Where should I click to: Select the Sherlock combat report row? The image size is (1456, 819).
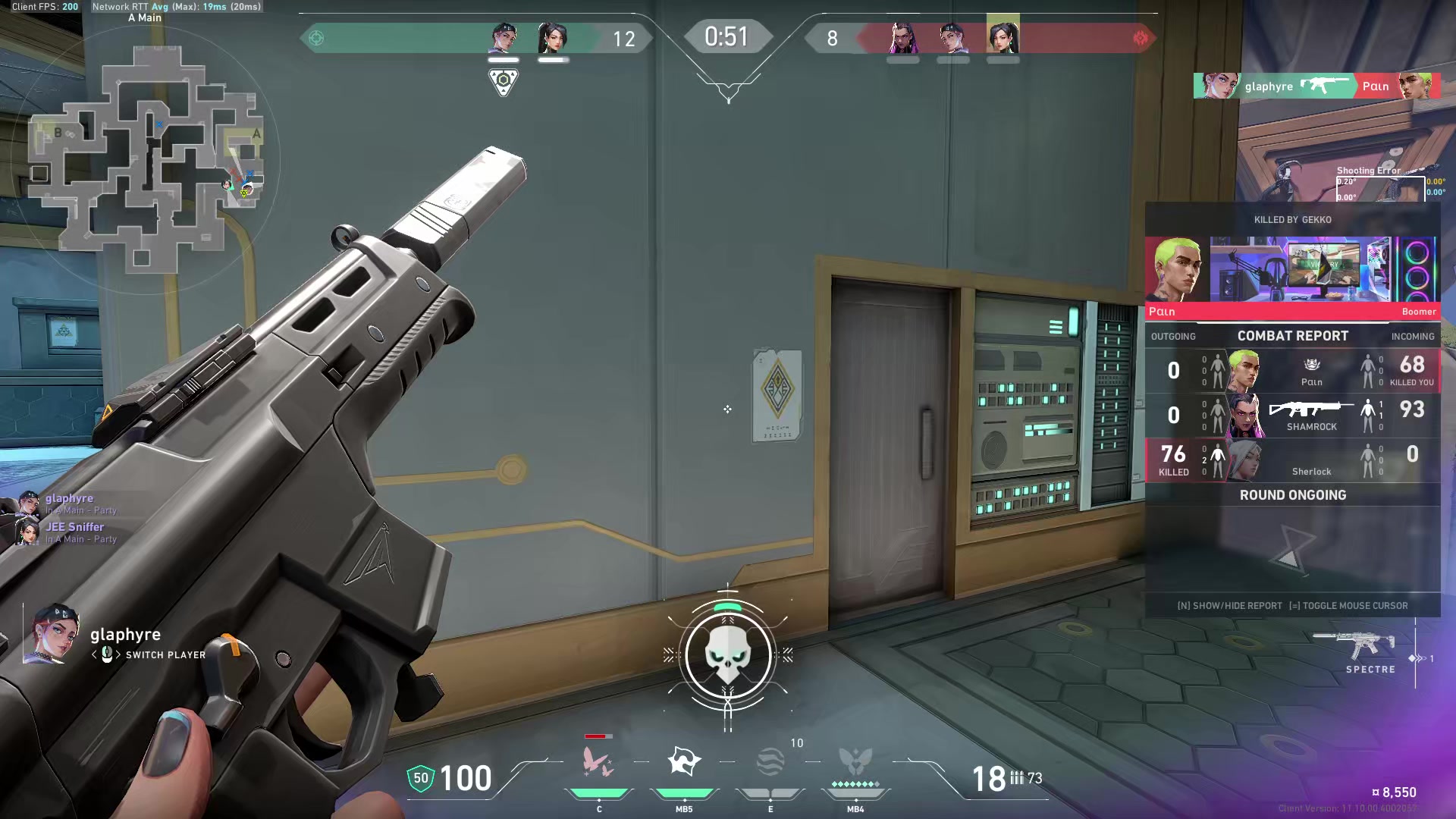1292,460
